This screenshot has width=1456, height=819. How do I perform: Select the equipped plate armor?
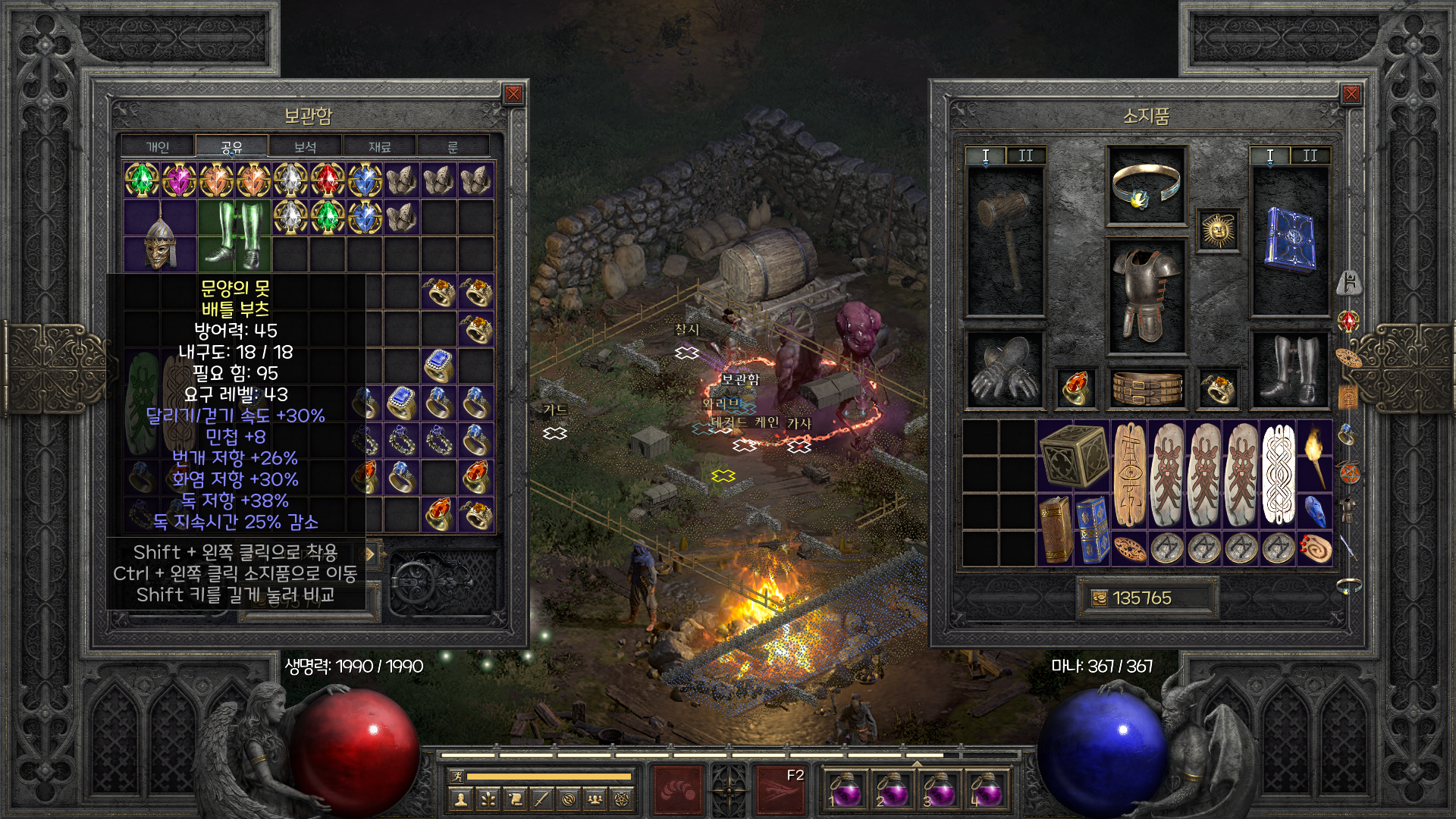click(x=1146, y=296)
